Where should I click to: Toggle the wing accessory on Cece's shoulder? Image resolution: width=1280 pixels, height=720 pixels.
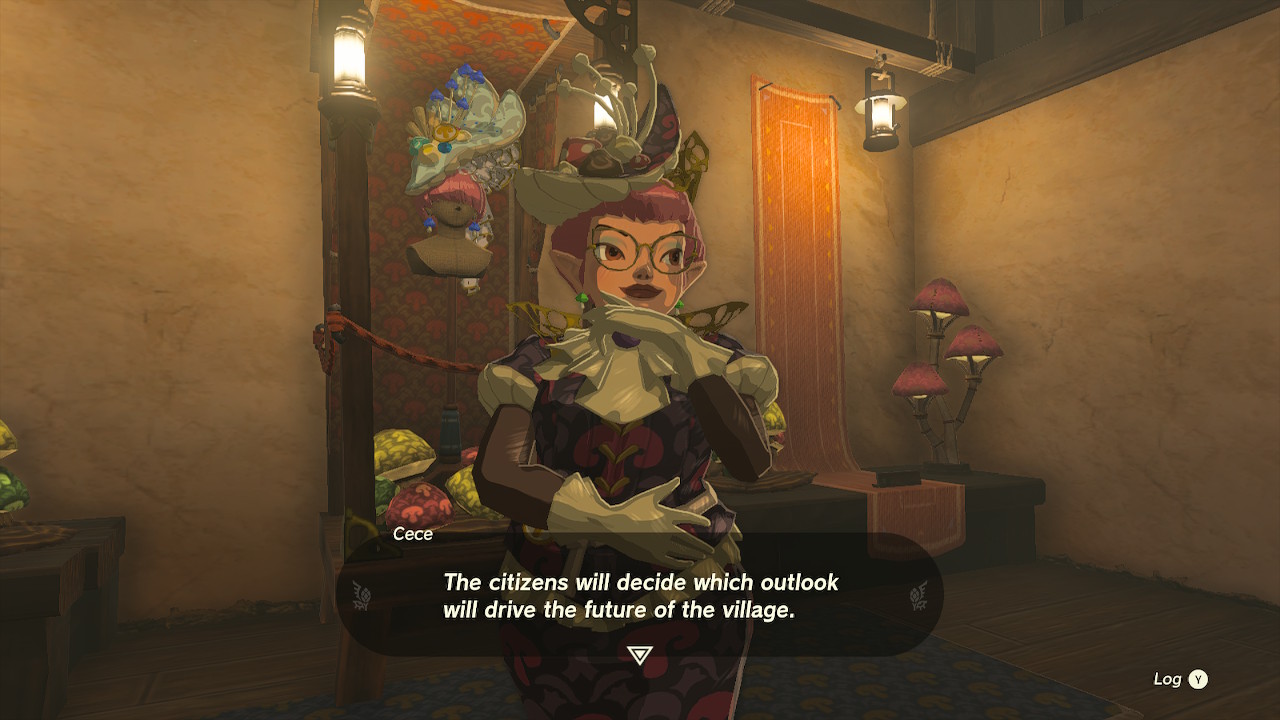pos(716,316)
